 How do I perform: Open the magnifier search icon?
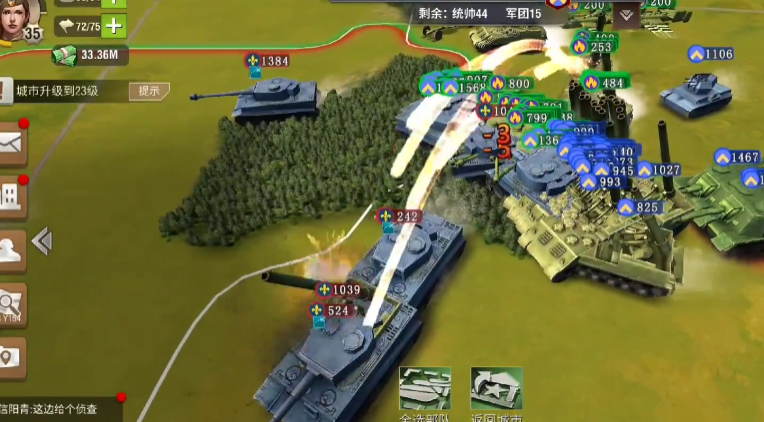coord(11,305)
